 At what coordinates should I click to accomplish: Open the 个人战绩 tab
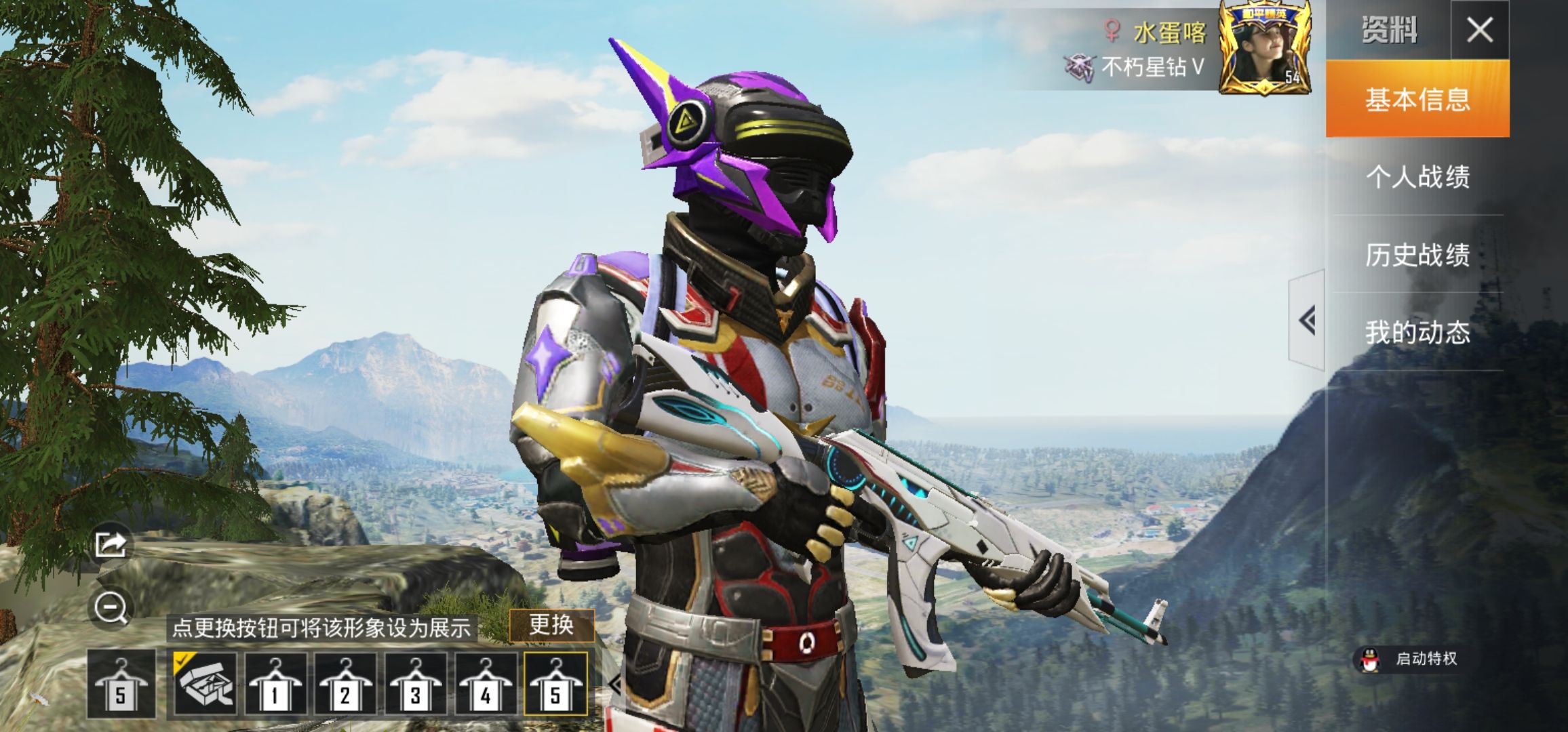1417,177
